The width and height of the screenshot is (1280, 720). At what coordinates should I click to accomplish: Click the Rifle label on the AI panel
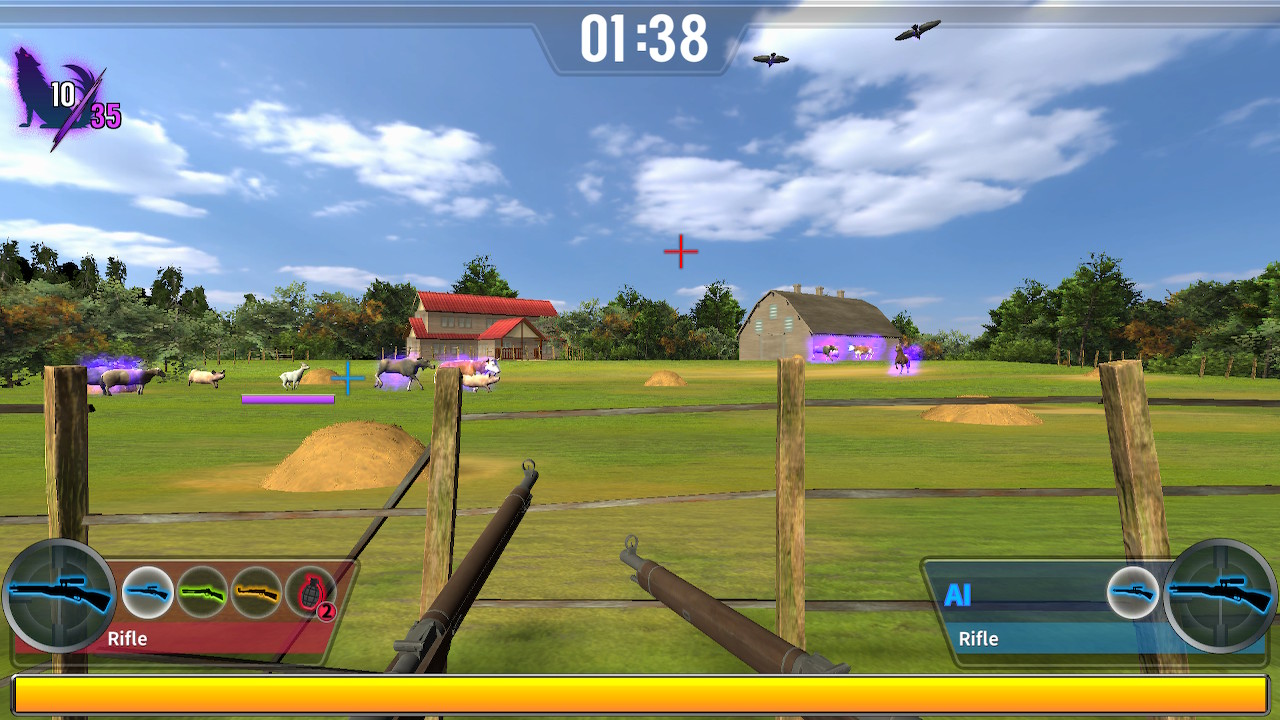(x=980, y=639)
